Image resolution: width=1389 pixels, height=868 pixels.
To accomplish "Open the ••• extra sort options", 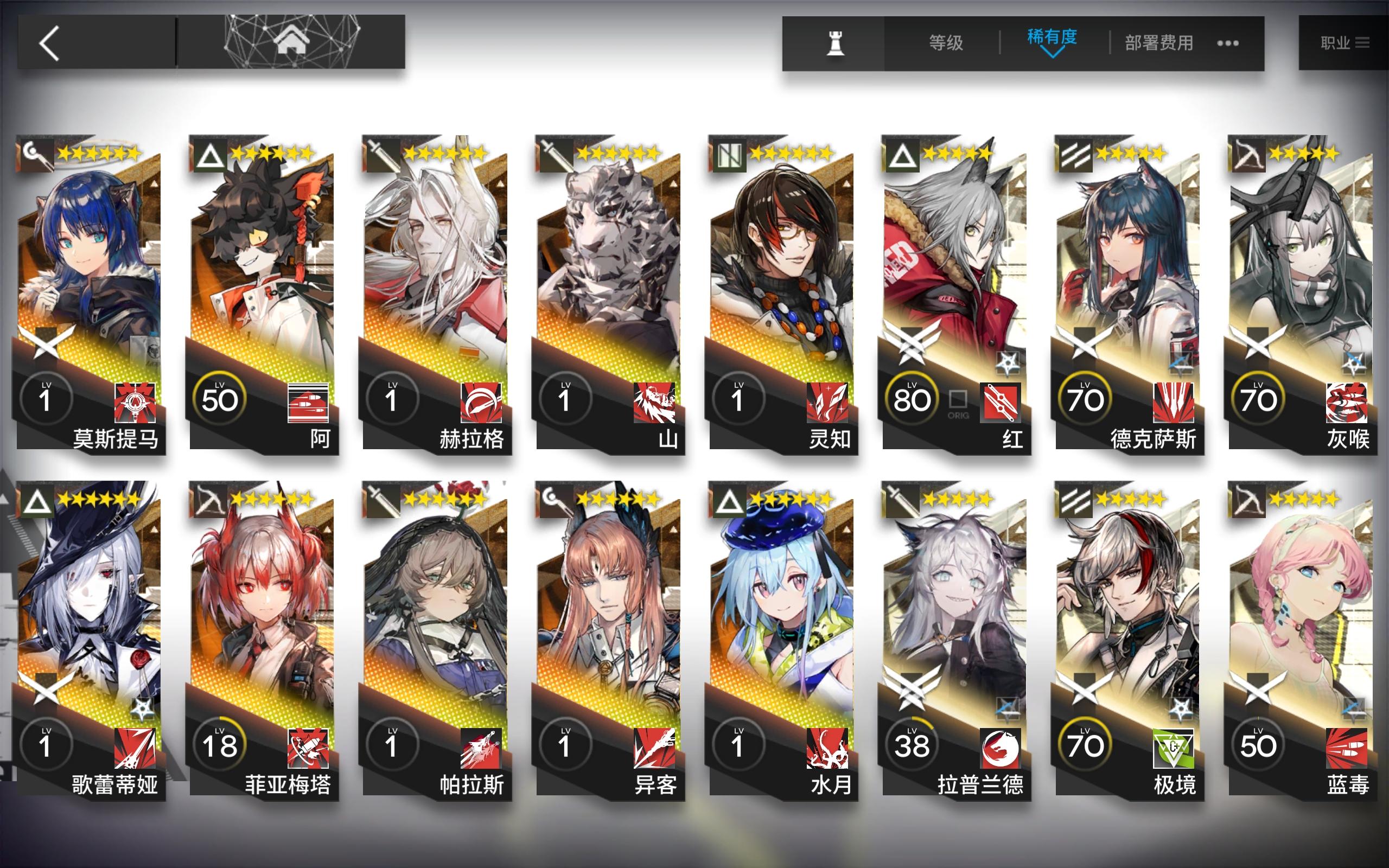I will [x=1228, y=42].
